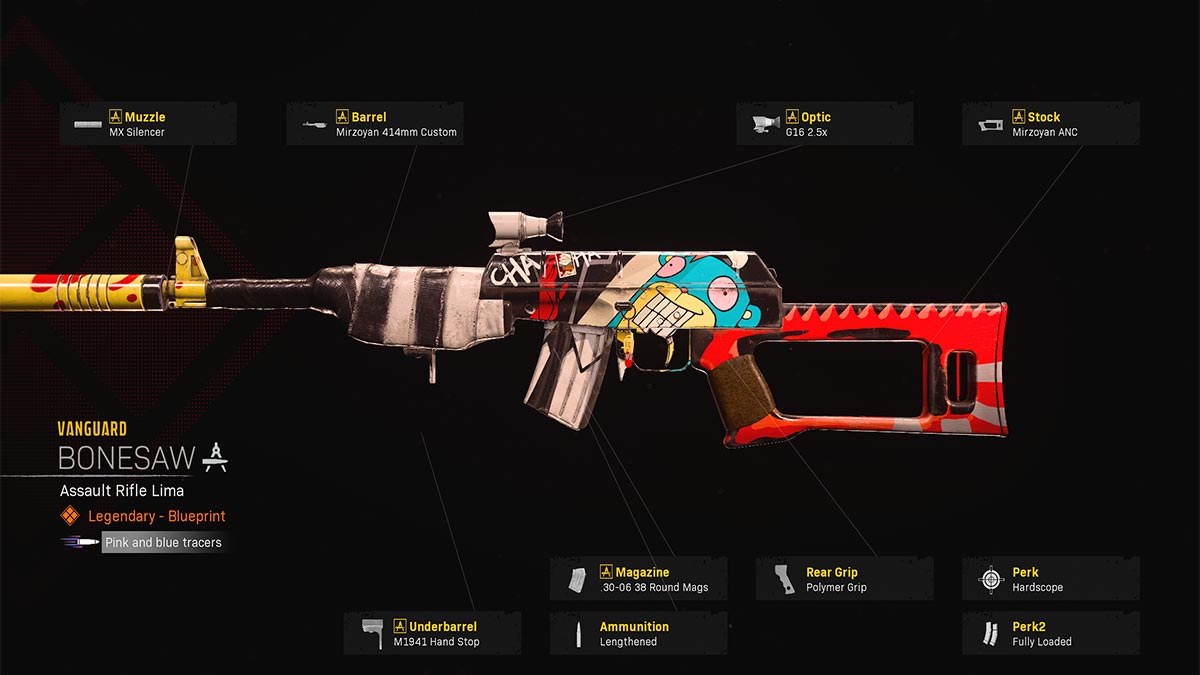Select the Muzzle MX Silencer attachment slot
The width and height of the screenshot is (1200, 675).
pyautogui.click(x=148, y=124)
